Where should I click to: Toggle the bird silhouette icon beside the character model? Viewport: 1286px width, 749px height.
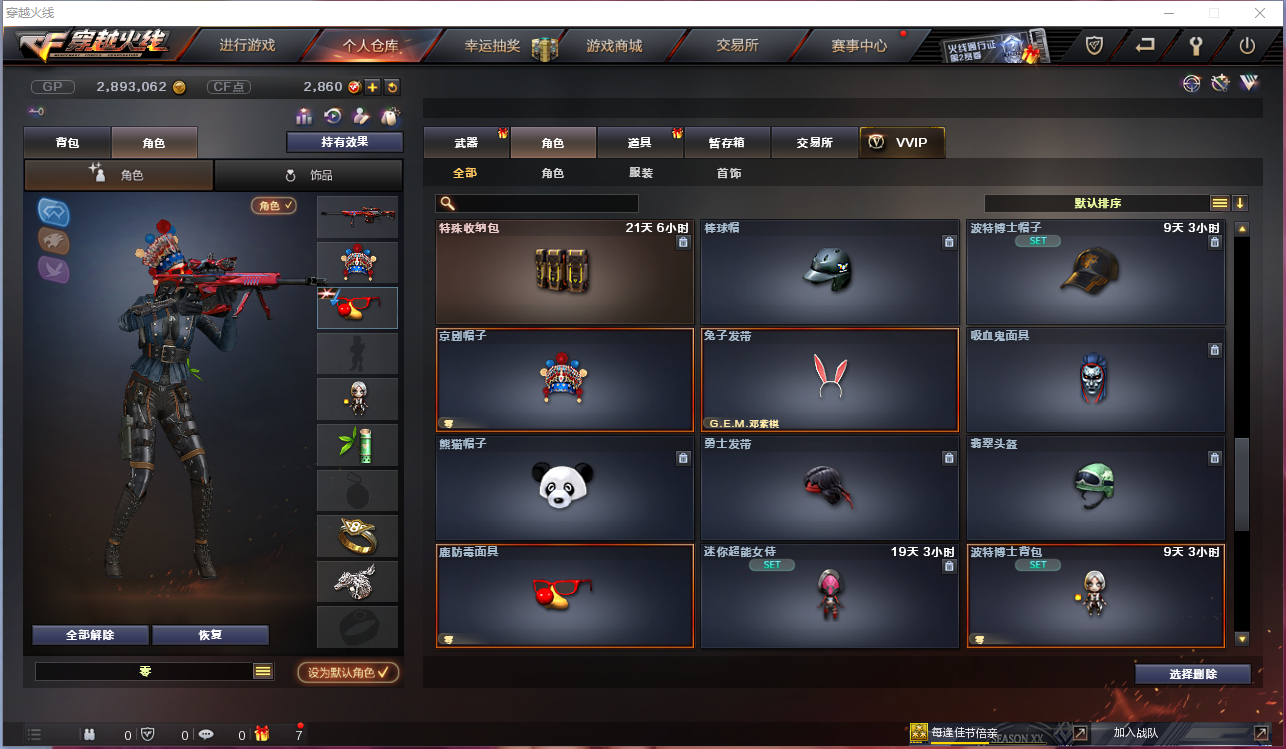pos(52,269)
